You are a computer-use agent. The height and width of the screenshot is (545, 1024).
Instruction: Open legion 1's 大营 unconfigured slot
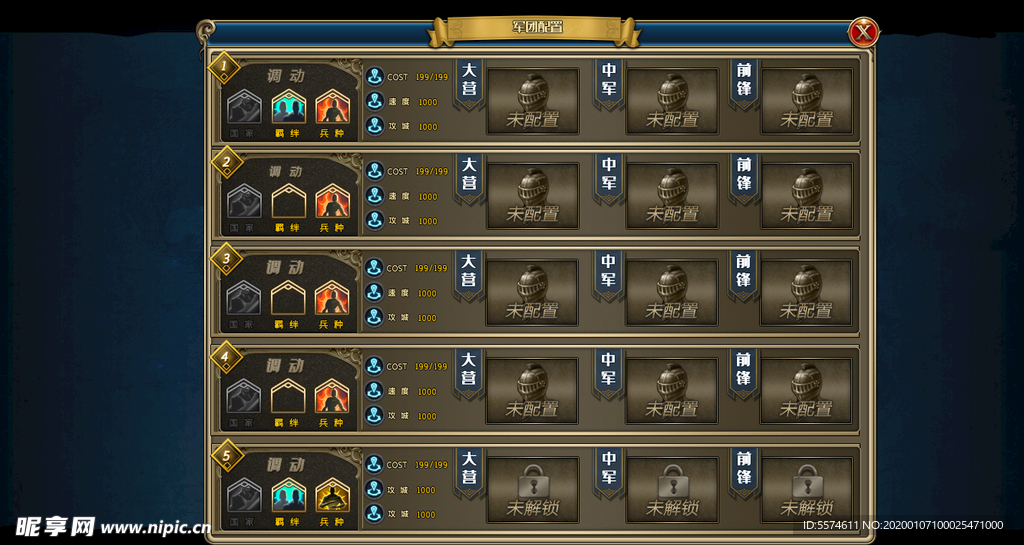point(532,101)
